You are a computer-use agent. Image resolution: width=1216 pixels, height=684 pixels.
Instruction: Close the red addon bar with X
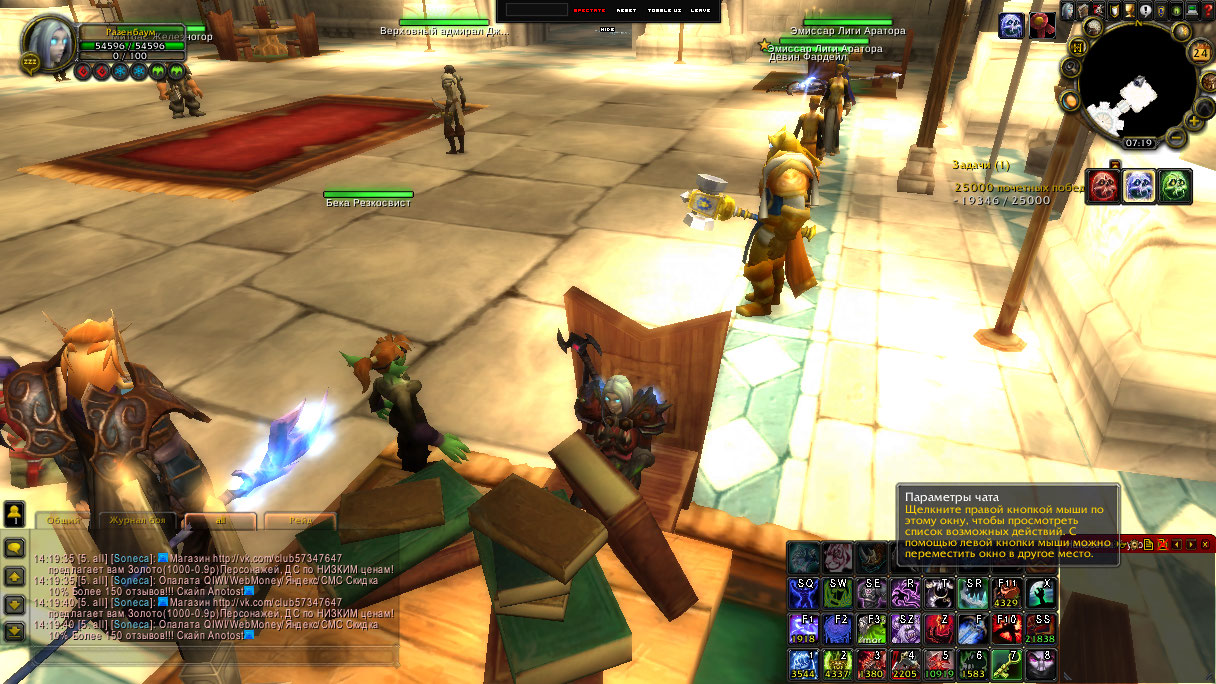click(1207, 544)
